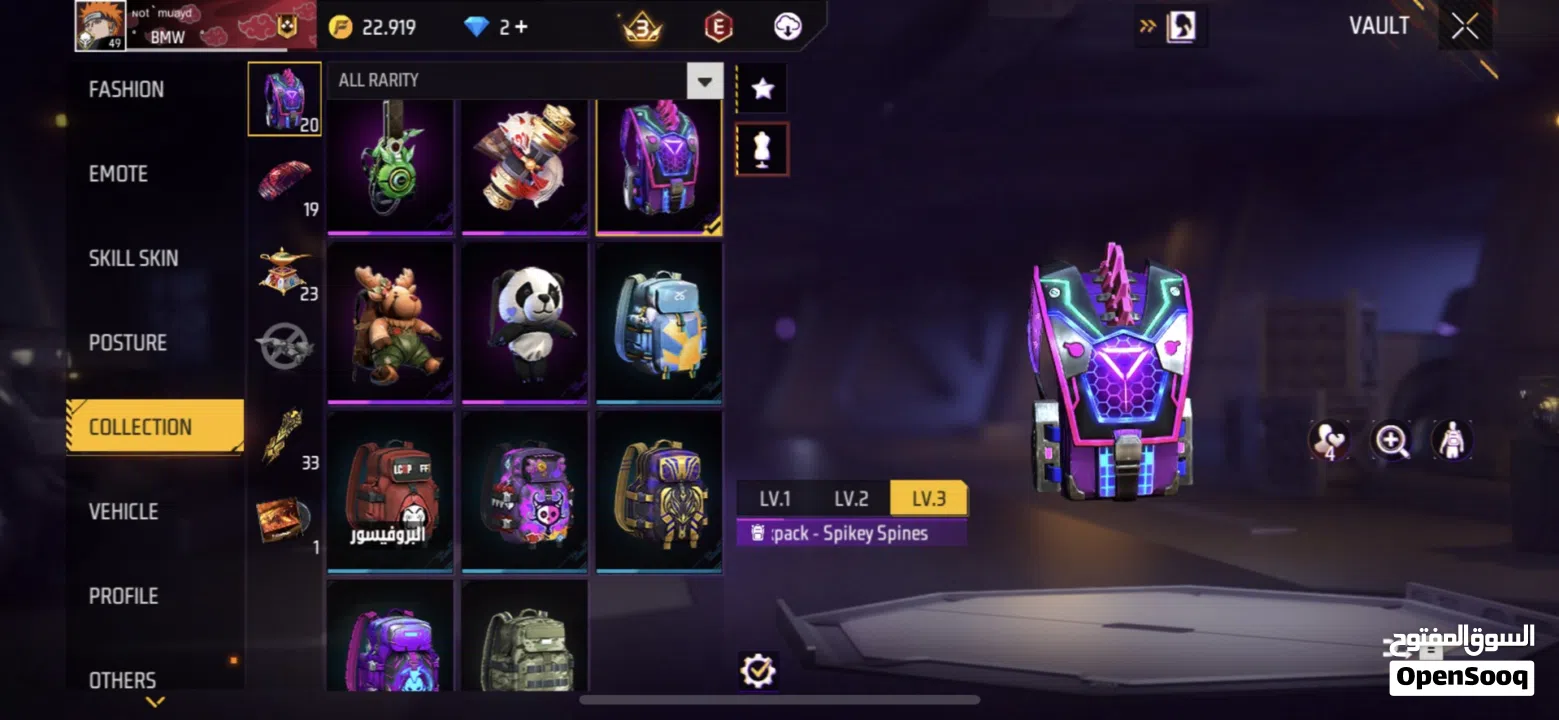This screenshot has height=720, width=1559.
Task: Select the magic lamp category icon
Action: (285, 265)
